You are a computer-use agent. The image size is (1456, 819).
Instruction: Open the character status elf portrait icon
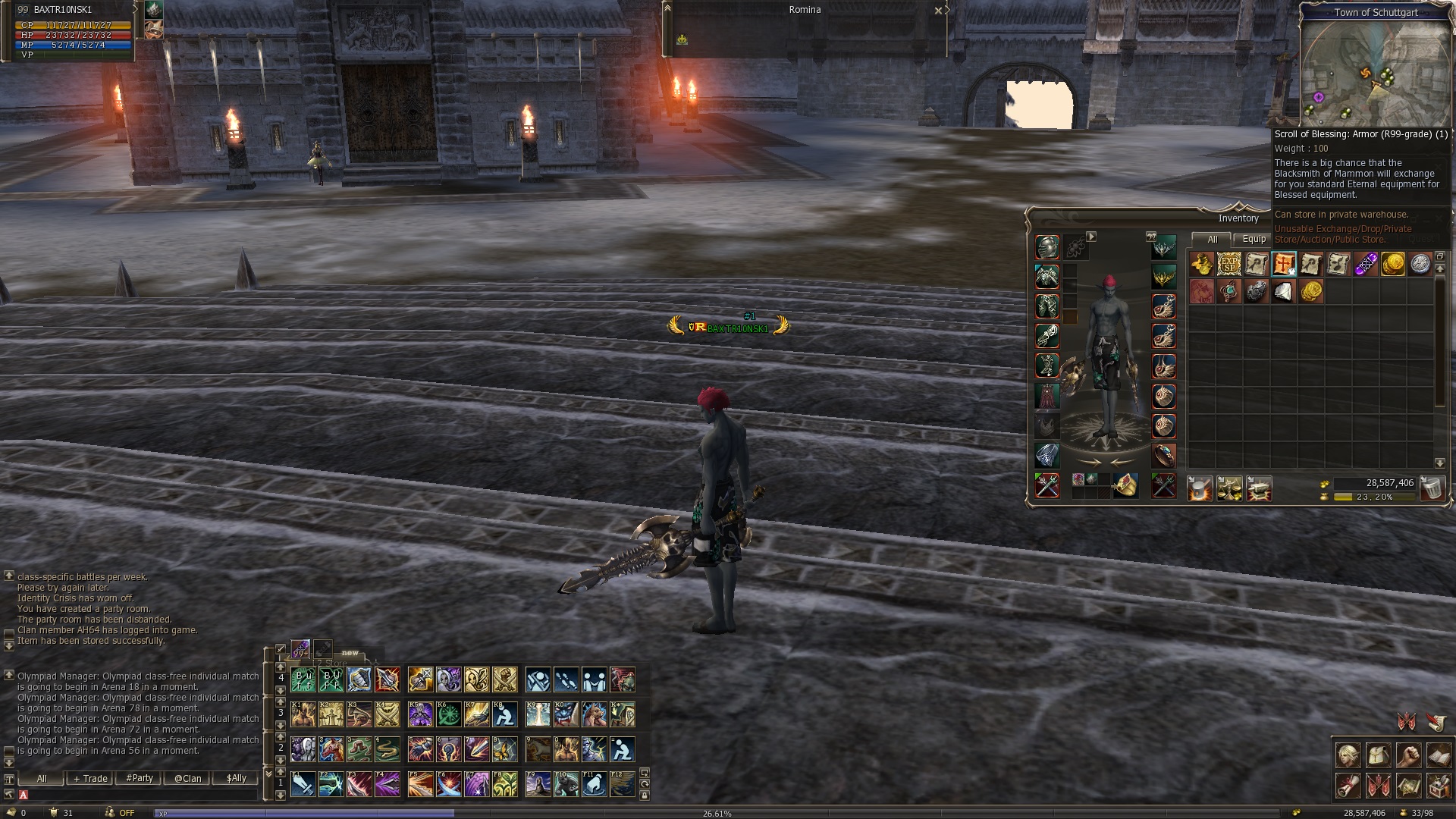[1348, 755]
